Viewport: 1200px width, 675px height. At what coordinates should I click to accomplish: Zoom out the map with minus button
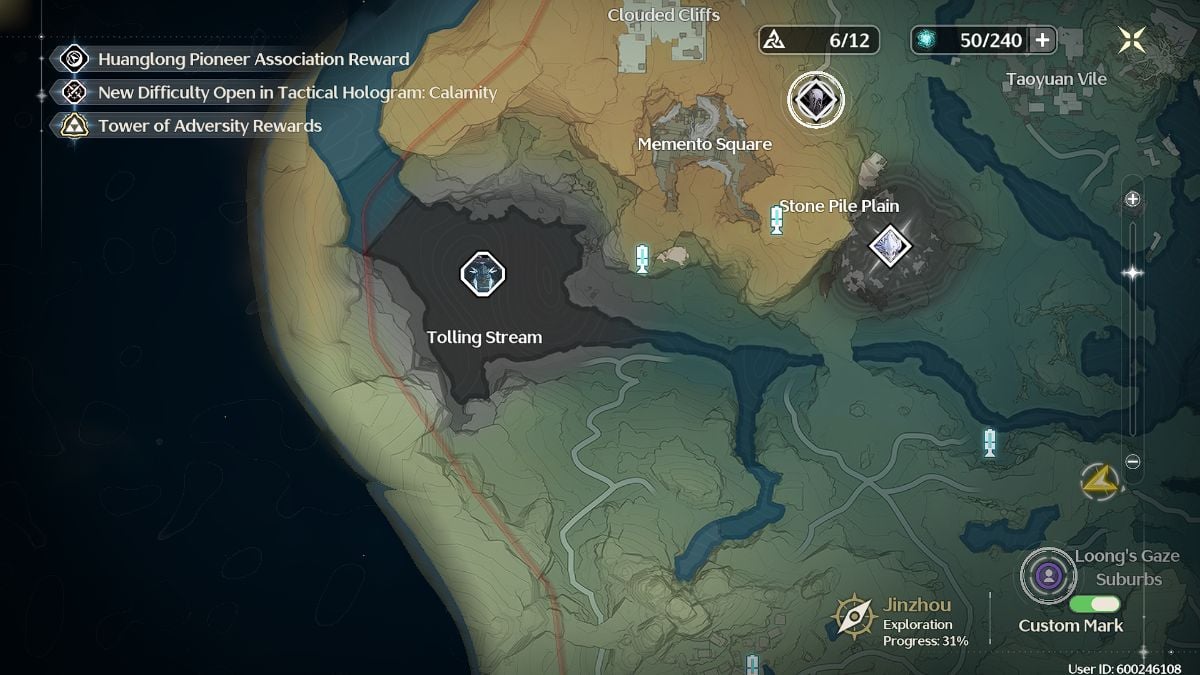(x=1133, y=462)
